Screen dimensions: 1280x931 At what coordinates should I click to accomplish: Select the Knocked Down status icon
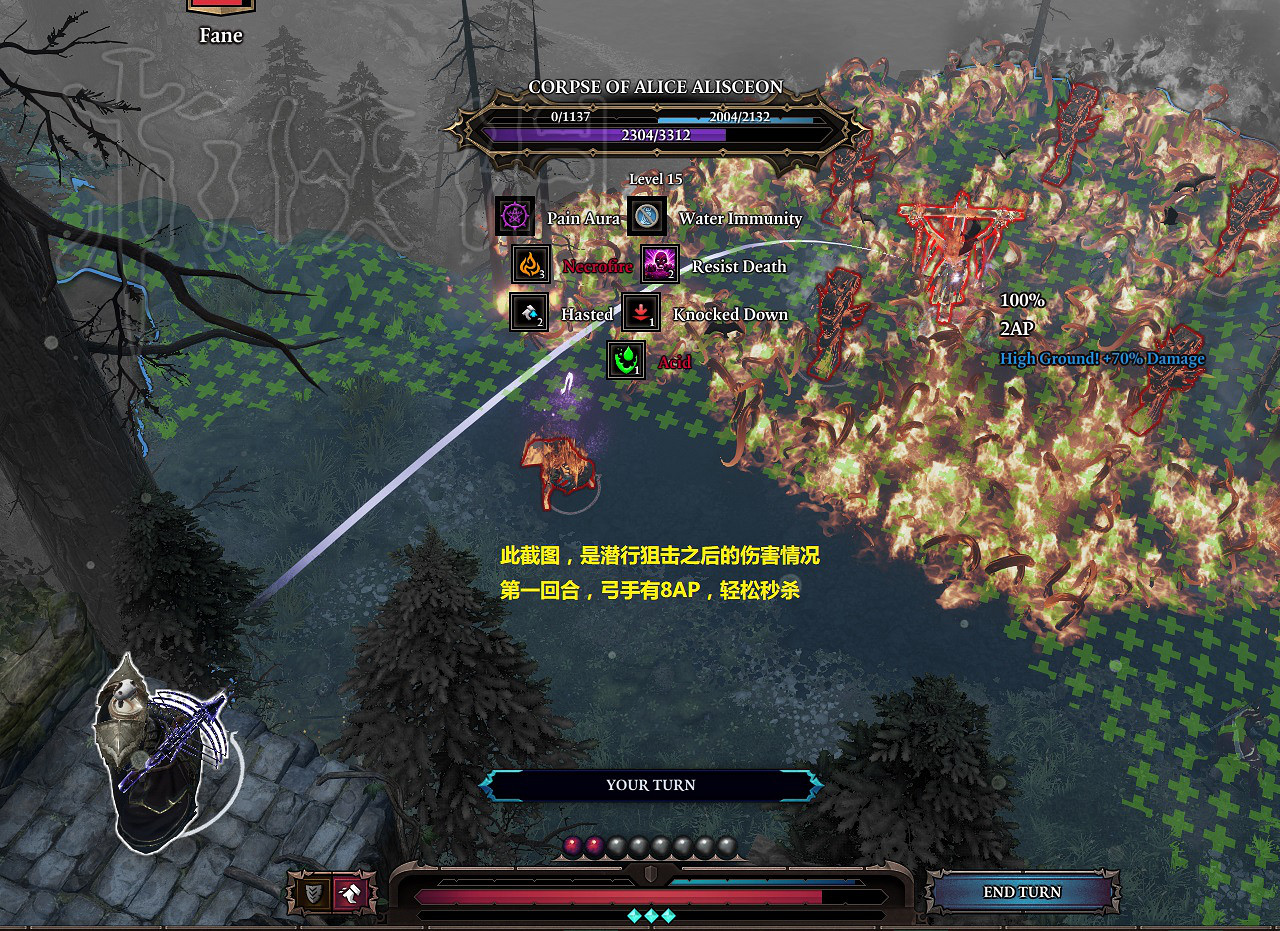pos(641,312)
